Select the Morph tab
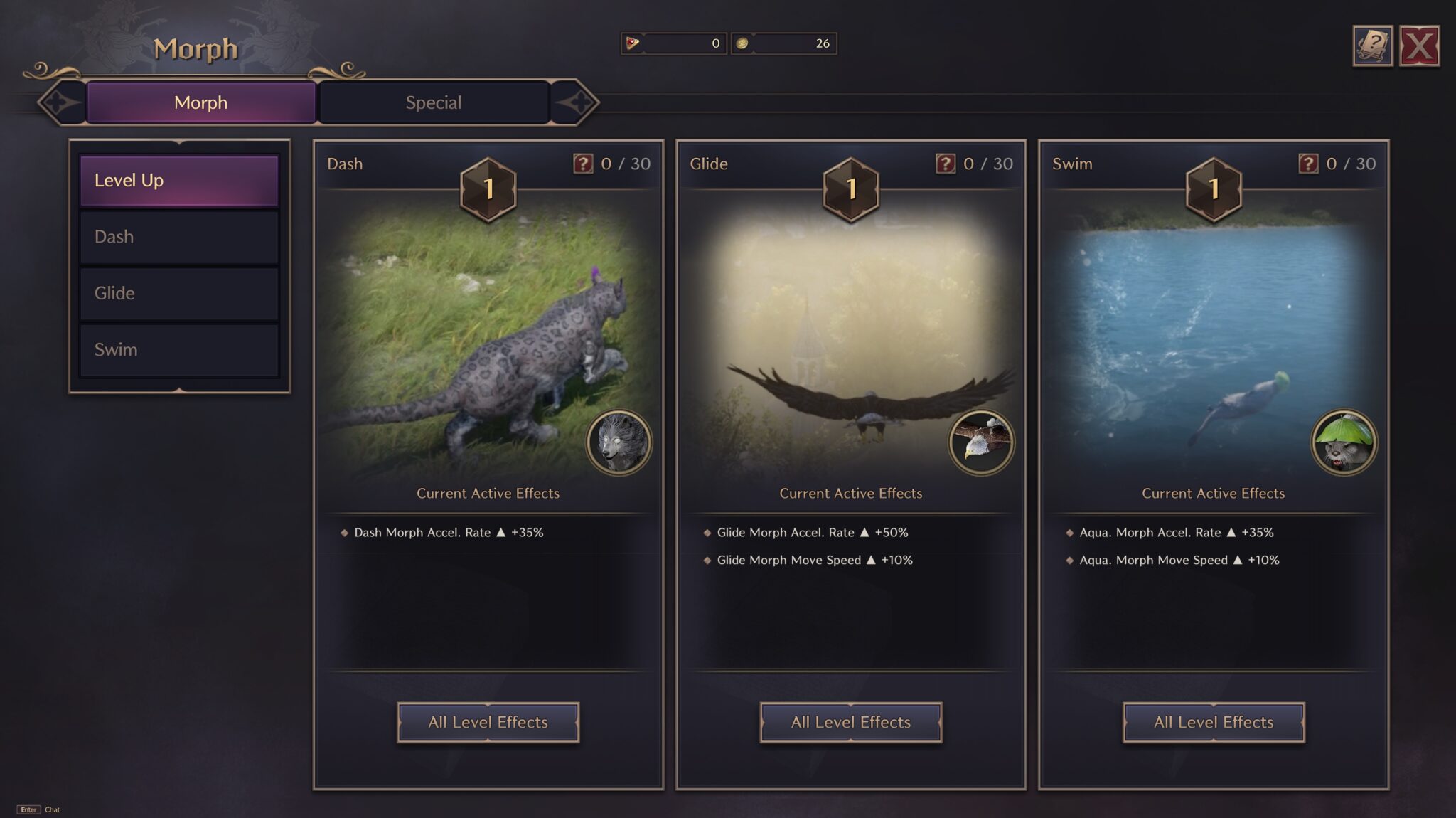The width and height of the screenshot is (1456, 818). tap(200, 102)
